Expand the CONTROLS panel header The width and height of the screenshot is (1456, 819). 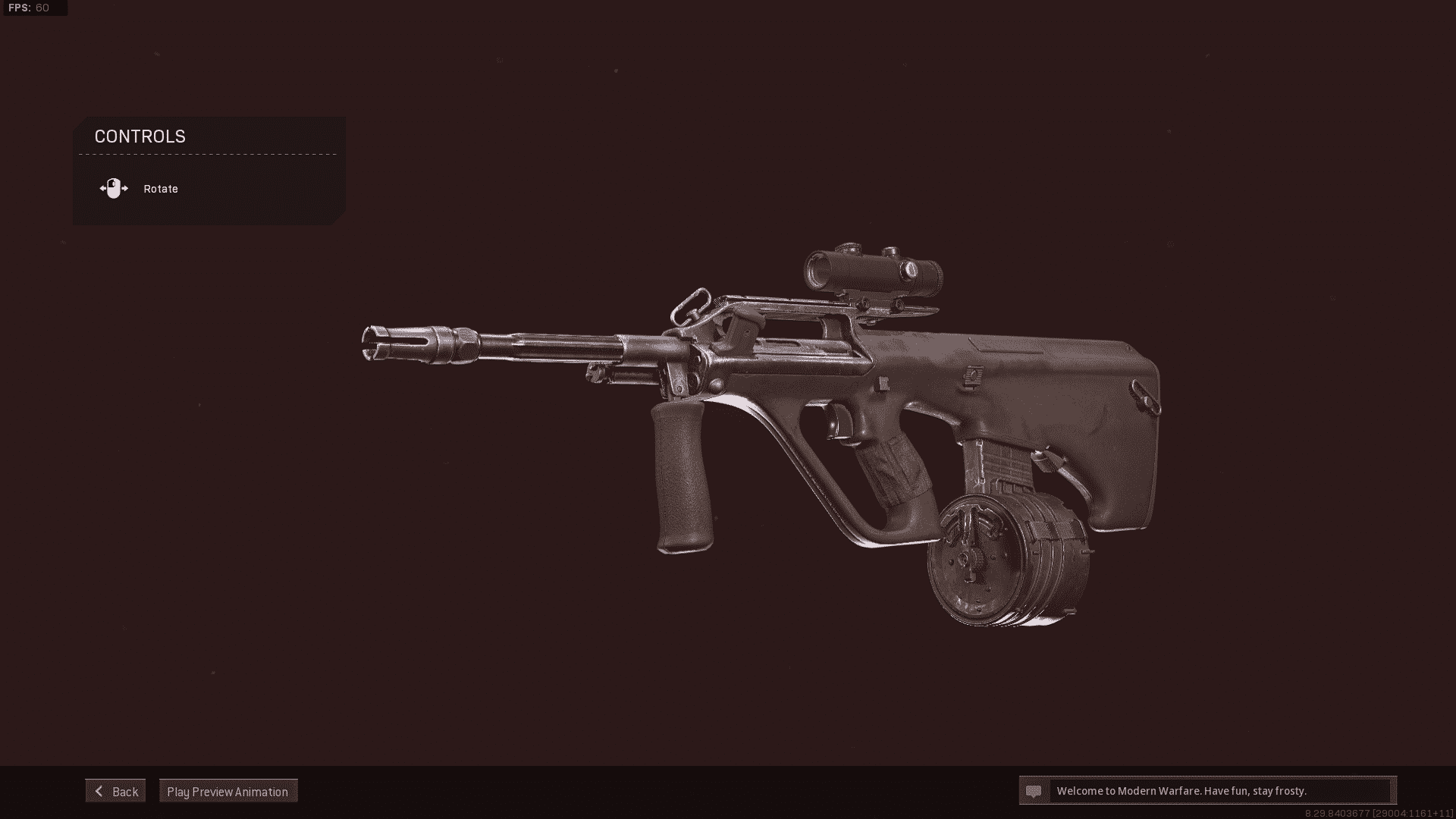[140, 136]
